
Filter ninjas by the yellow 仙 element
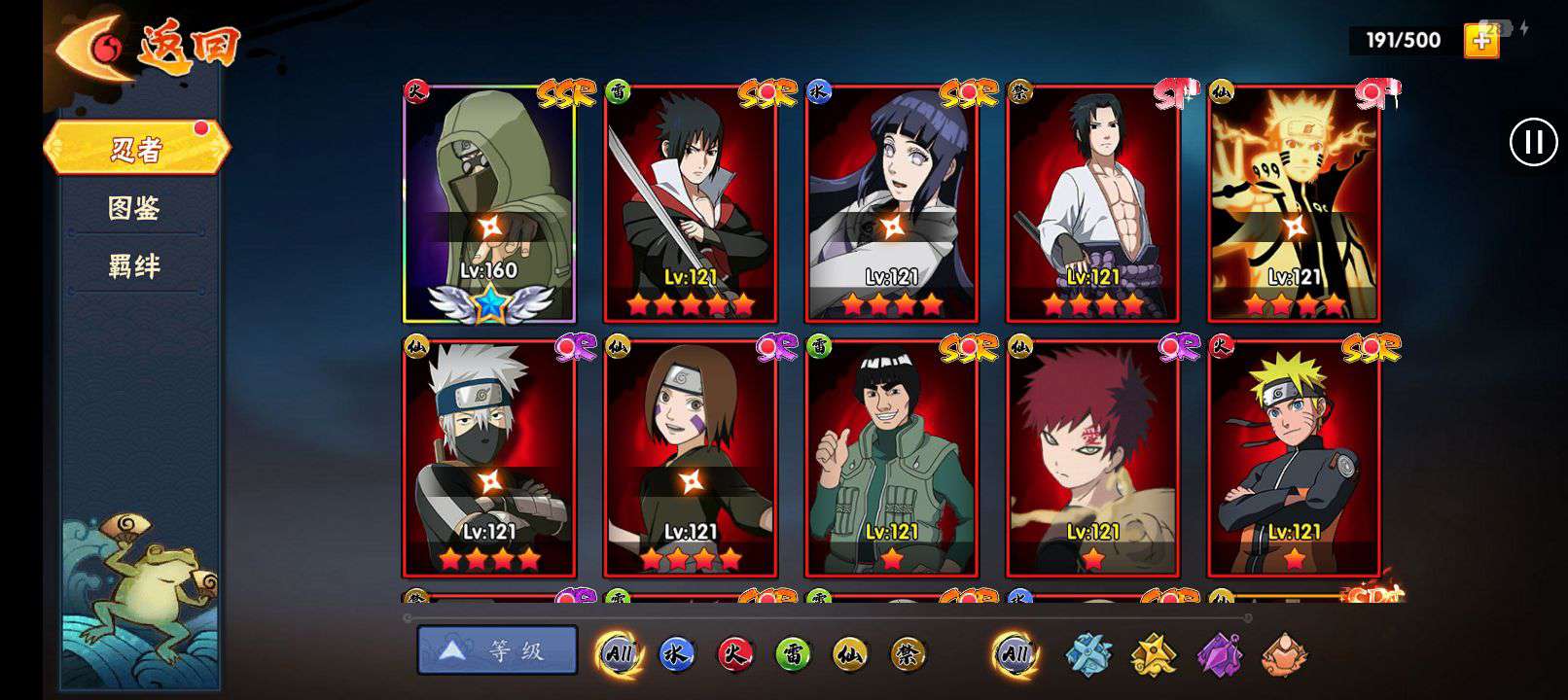[x=850, y=654]
